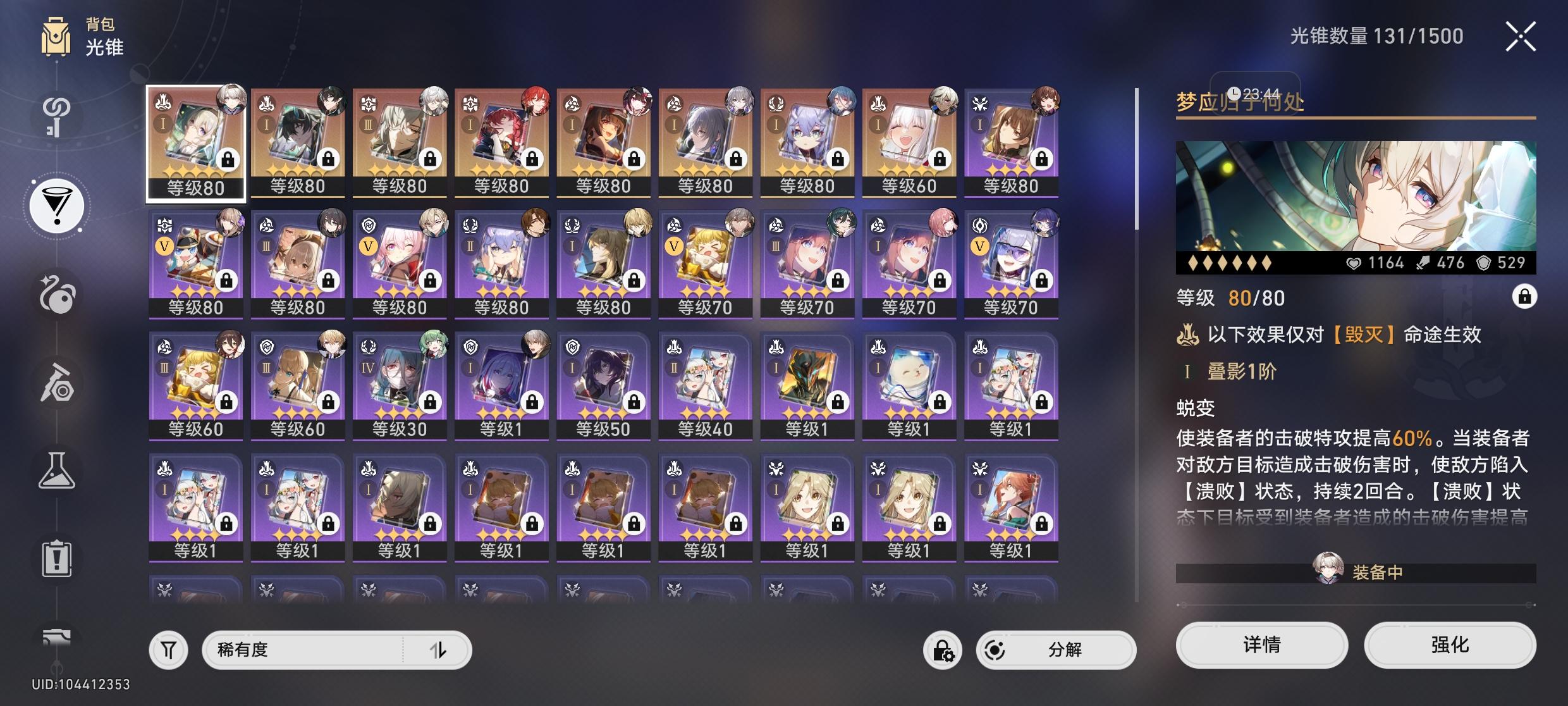This screenshot has height=706, width=1568.
Task: Switch to the 遗器 inventory tab icon
Action: point(57,294)
